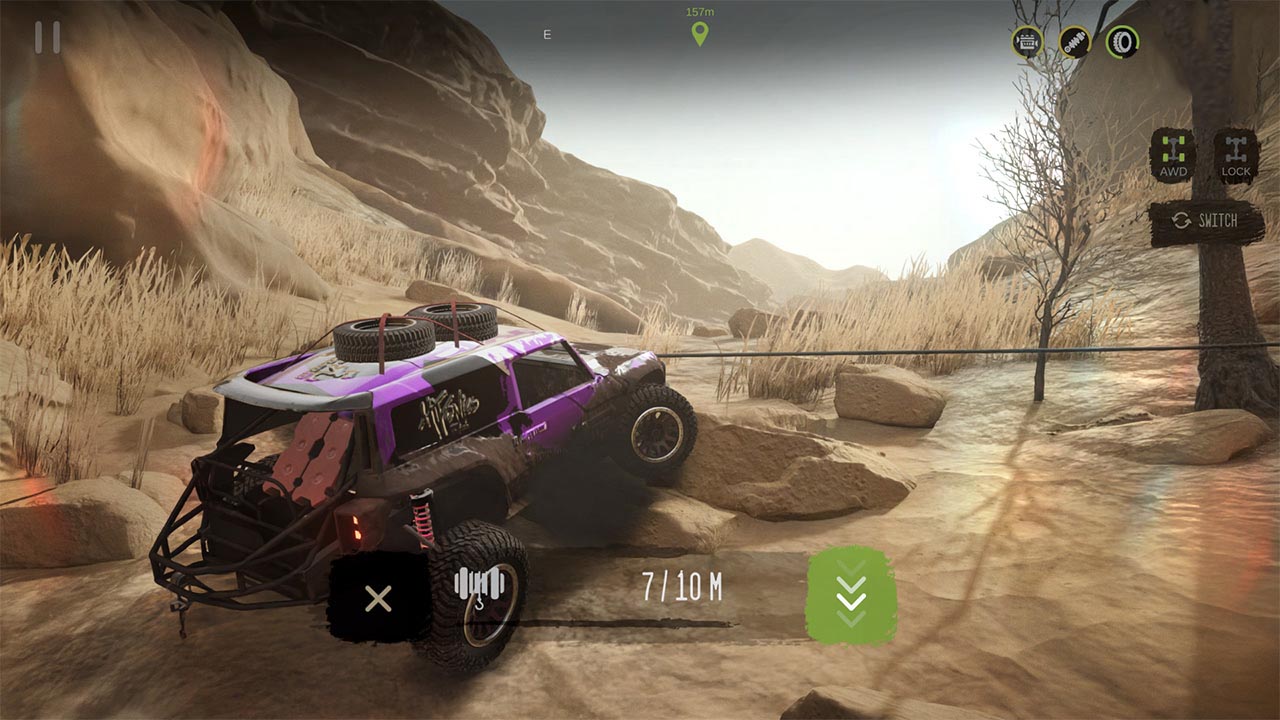Tap the winch tension icon
The height and width of the screenshot is (720, 1280).
pyautogui.click(x=478, y=588)
